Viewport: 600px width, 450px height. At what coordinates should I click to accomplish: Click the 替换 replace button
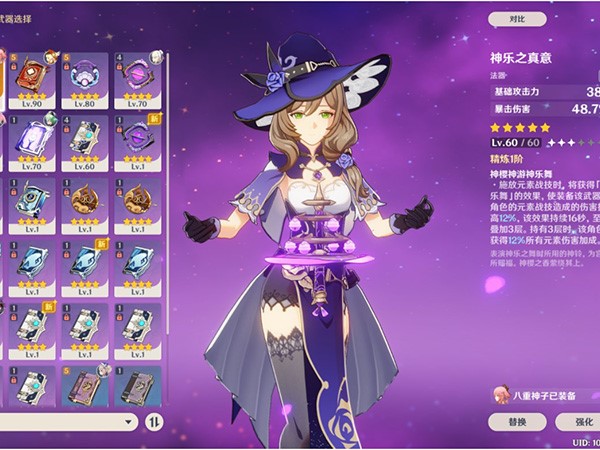coord(517,422)
